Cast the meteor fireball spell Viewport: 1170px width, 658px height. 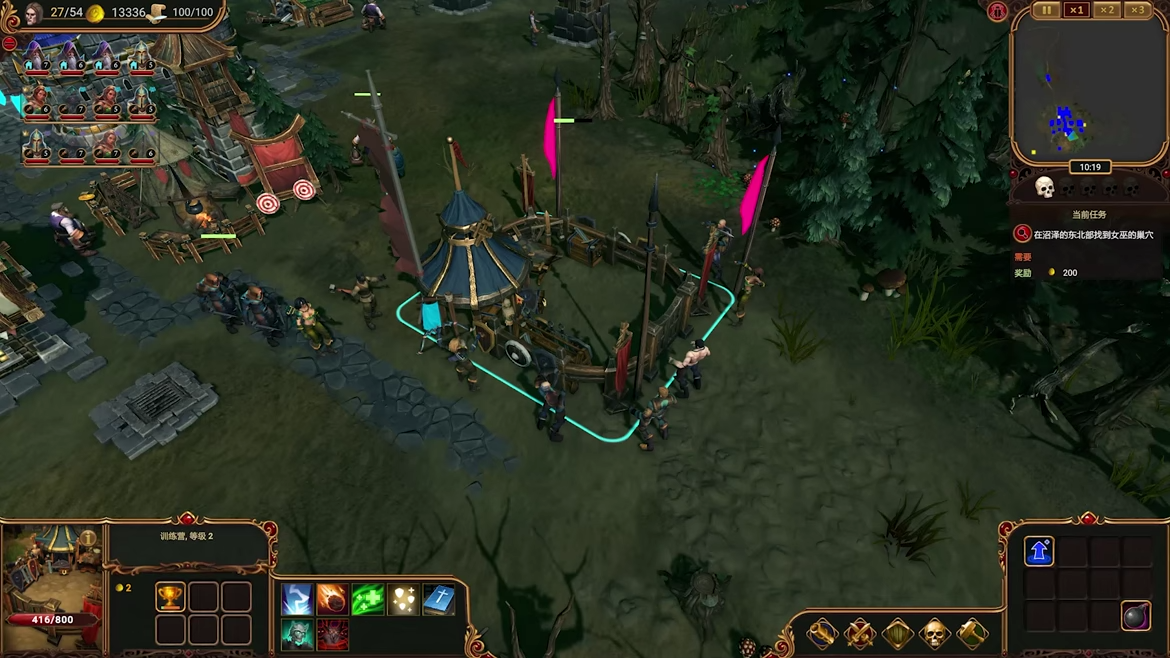click(x=332, y=599)
